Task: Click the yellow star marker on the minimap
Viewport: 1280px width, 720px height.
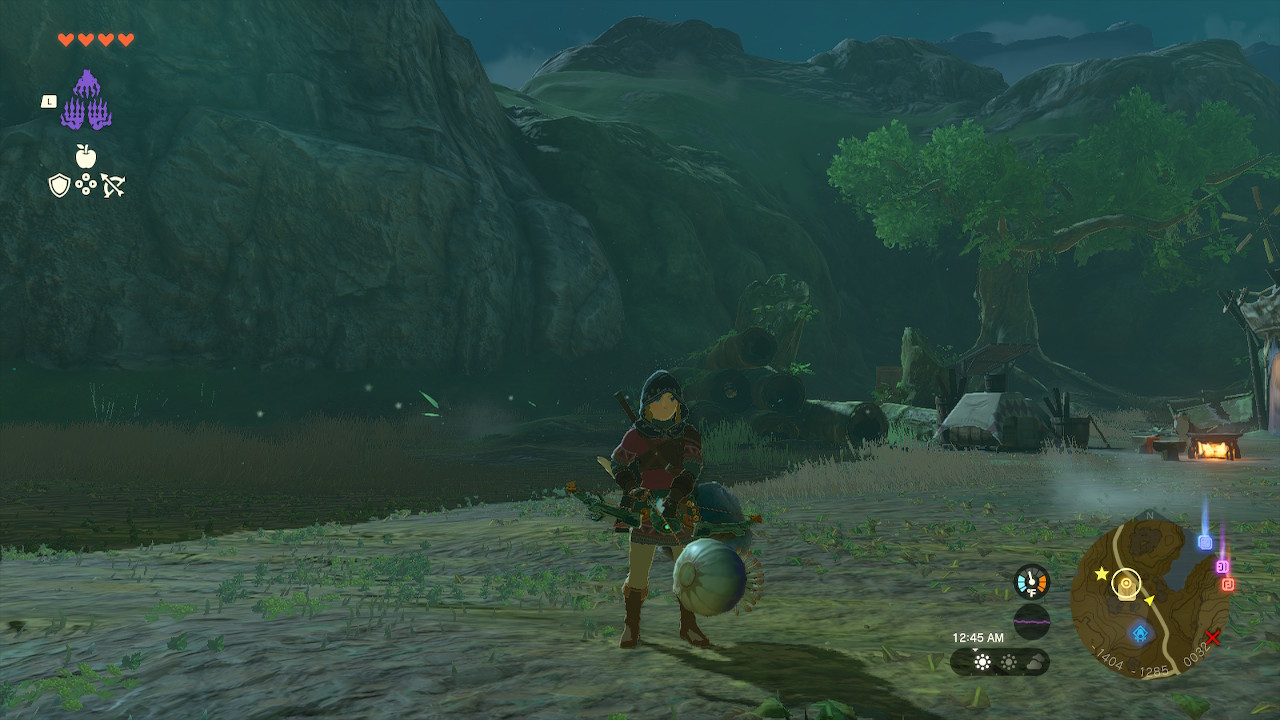Action: 1101,574
